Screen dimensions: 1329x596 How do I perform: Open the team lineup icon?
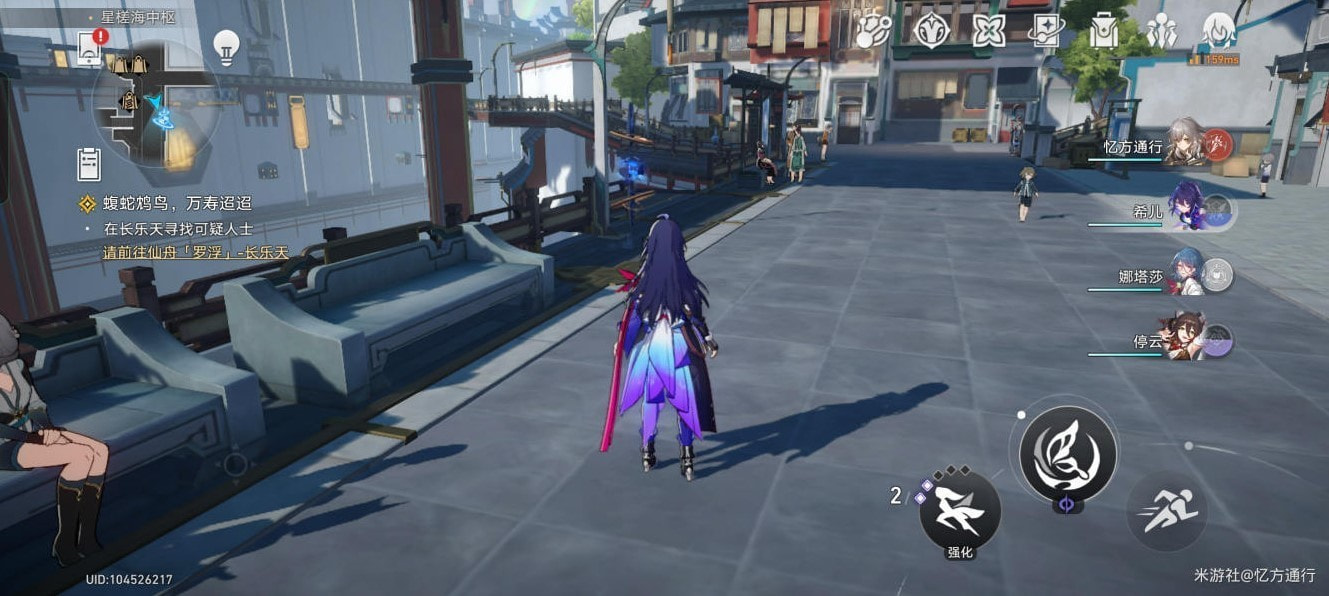tap(1161, 30)
